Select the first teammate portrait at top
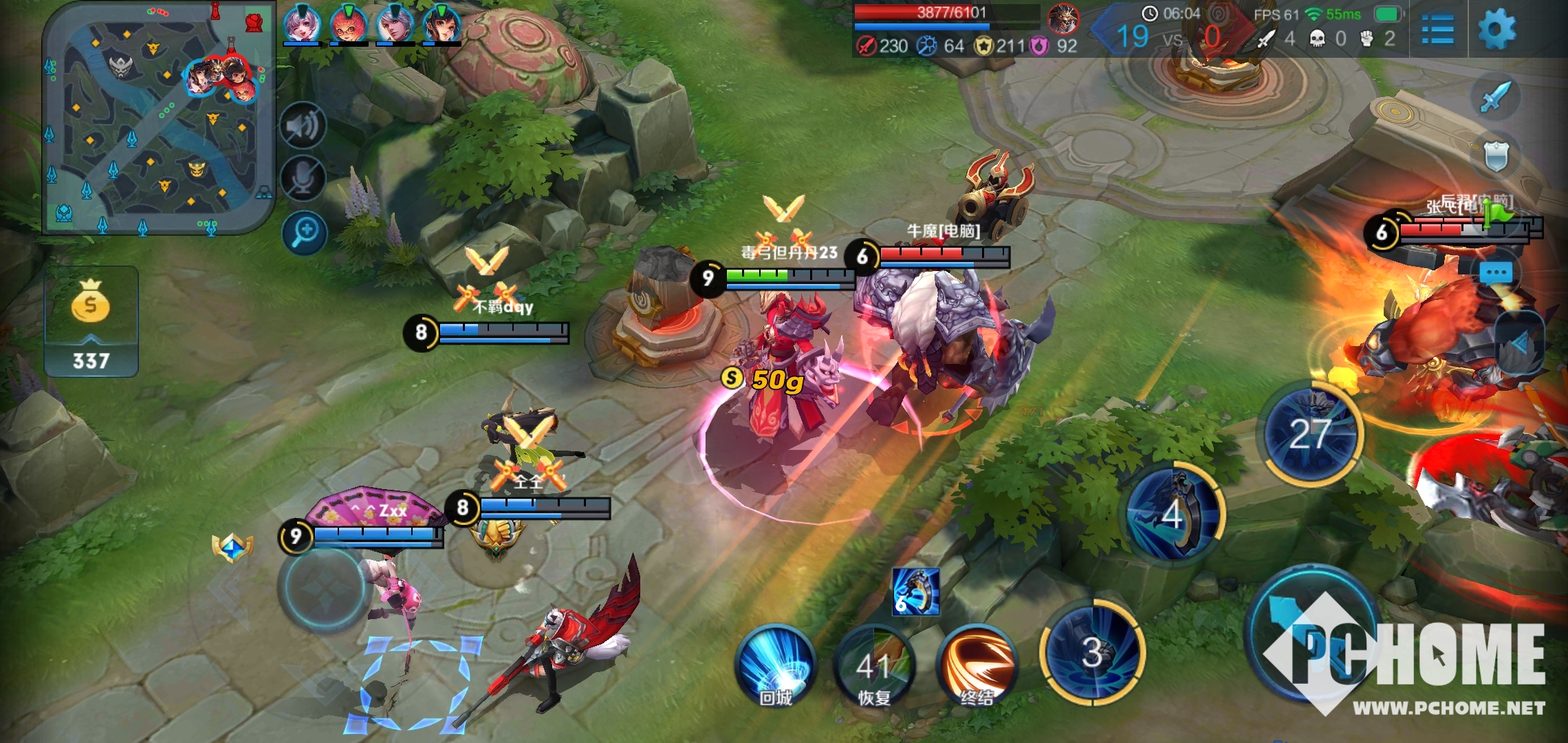The width and height of the screenshot is (1568, 743). (x=302, y=24)
